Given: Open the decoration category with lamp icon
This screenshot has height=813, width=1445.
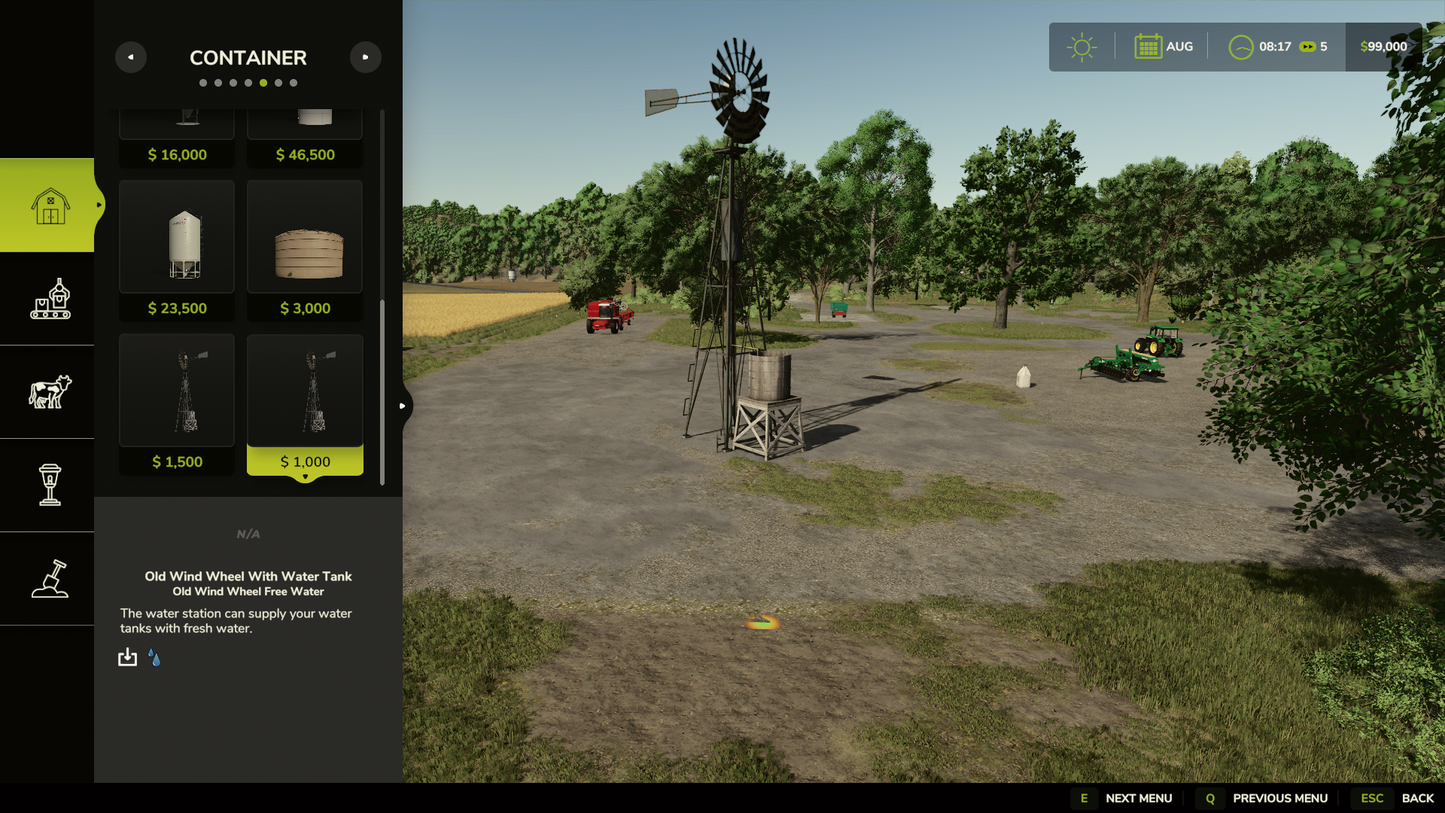Looking at the screenshot, I should [x=49, y=485].
